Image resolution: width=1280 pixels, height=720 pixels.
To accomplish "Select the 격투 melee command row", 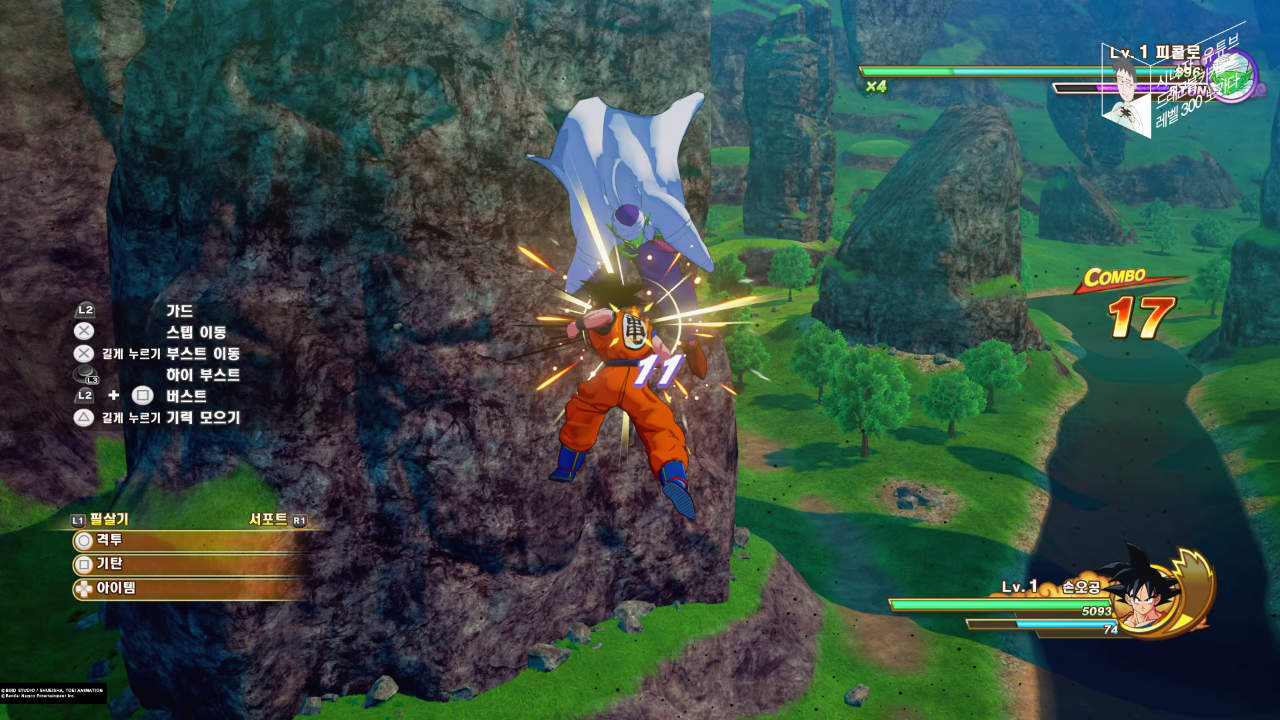I will tap(185, 541).
